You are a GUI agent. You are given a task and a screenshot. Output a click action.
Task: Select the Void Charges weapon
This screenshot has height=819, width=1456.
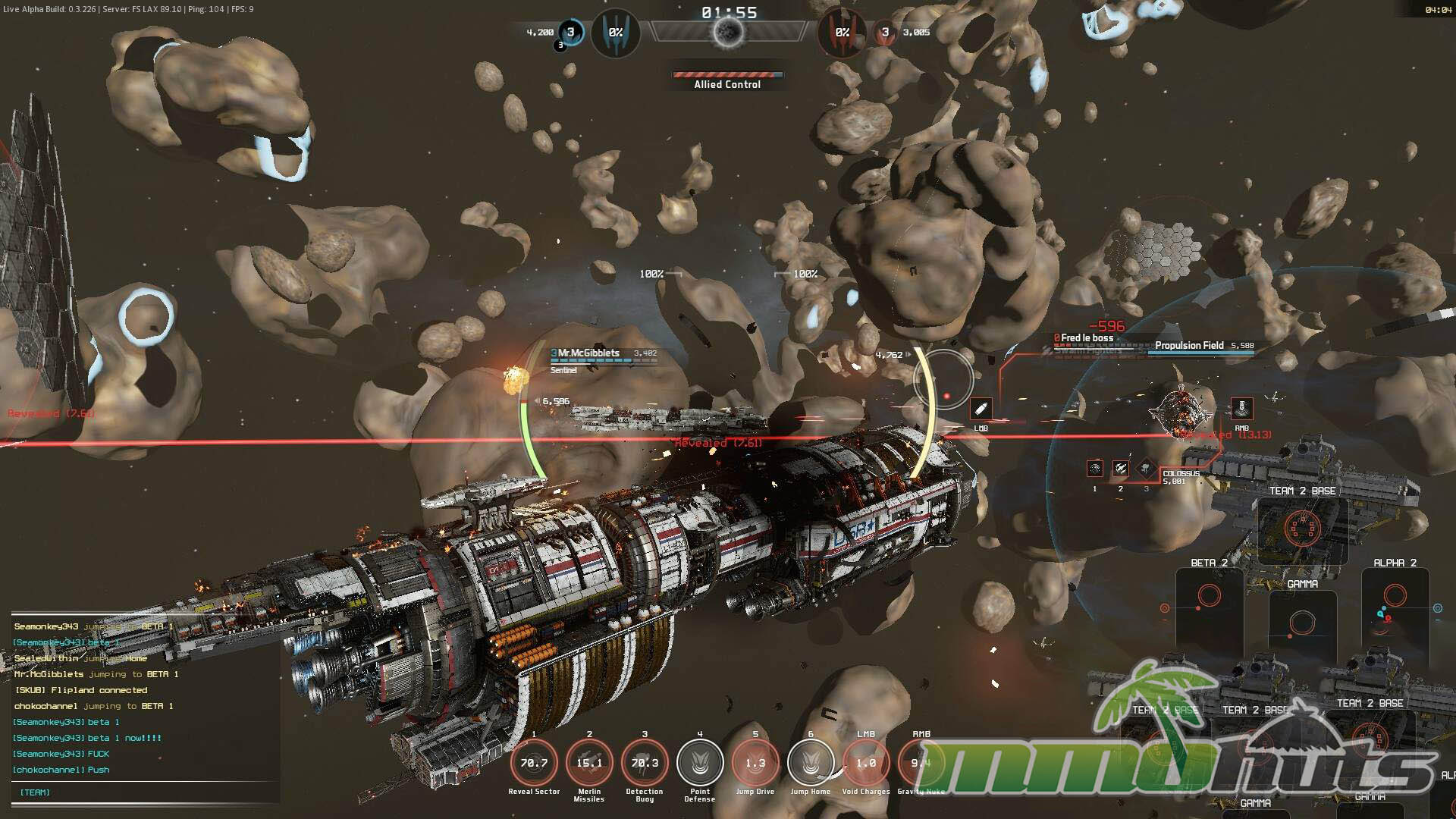866,763
